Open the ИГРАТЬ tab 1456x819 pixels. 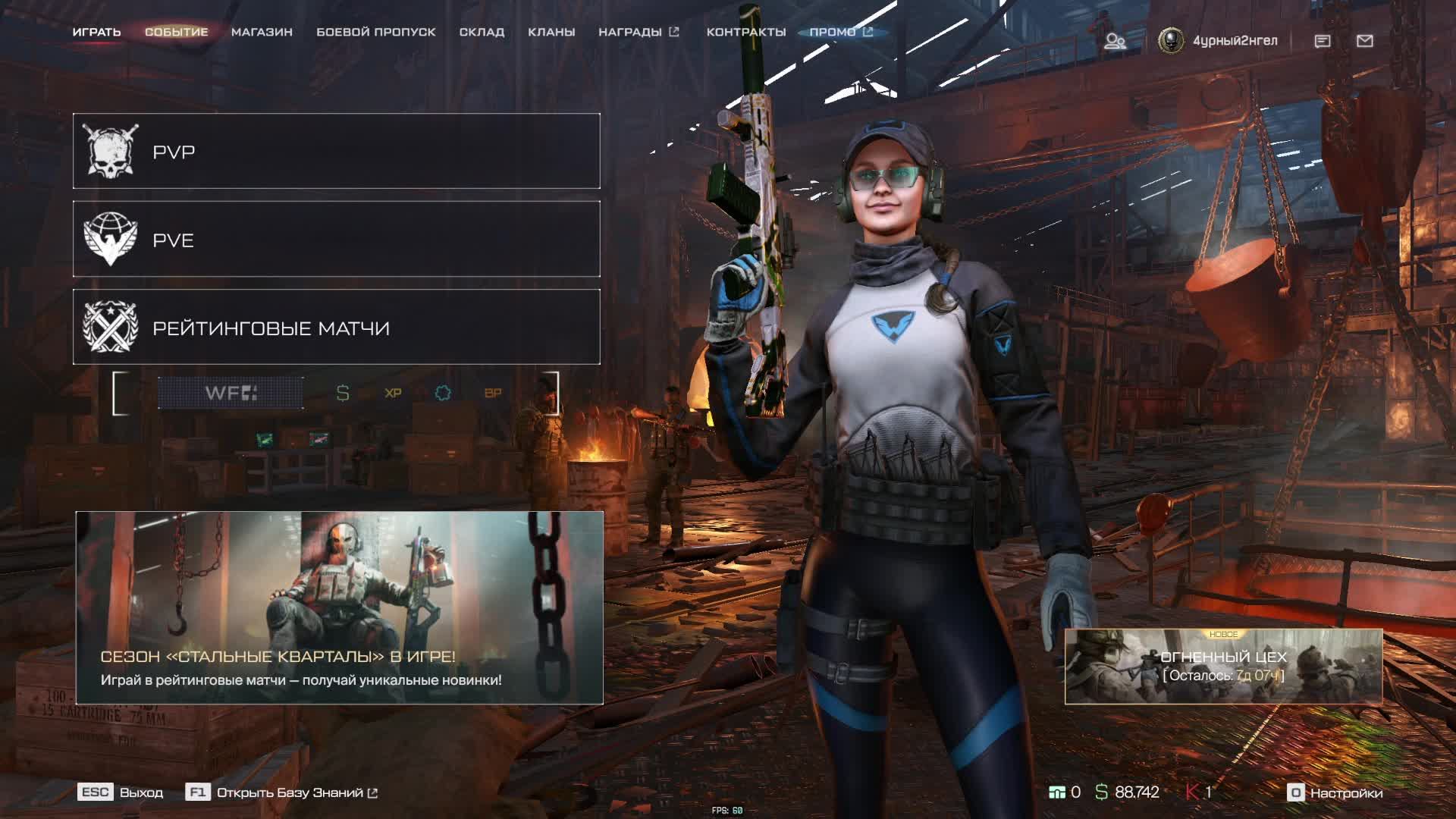96,32
